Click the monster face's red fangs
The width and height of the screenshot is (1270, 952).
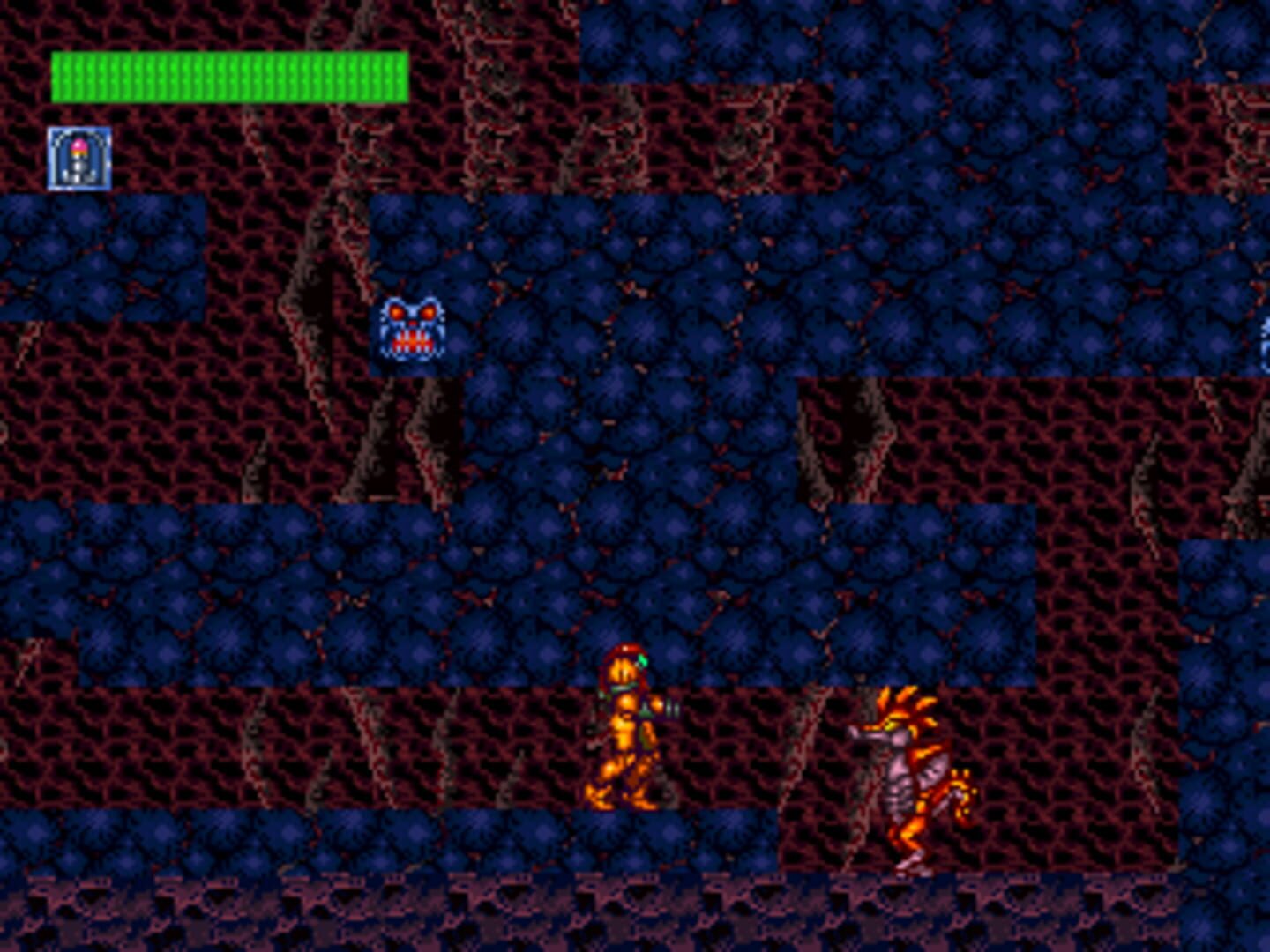coord(412,341)
